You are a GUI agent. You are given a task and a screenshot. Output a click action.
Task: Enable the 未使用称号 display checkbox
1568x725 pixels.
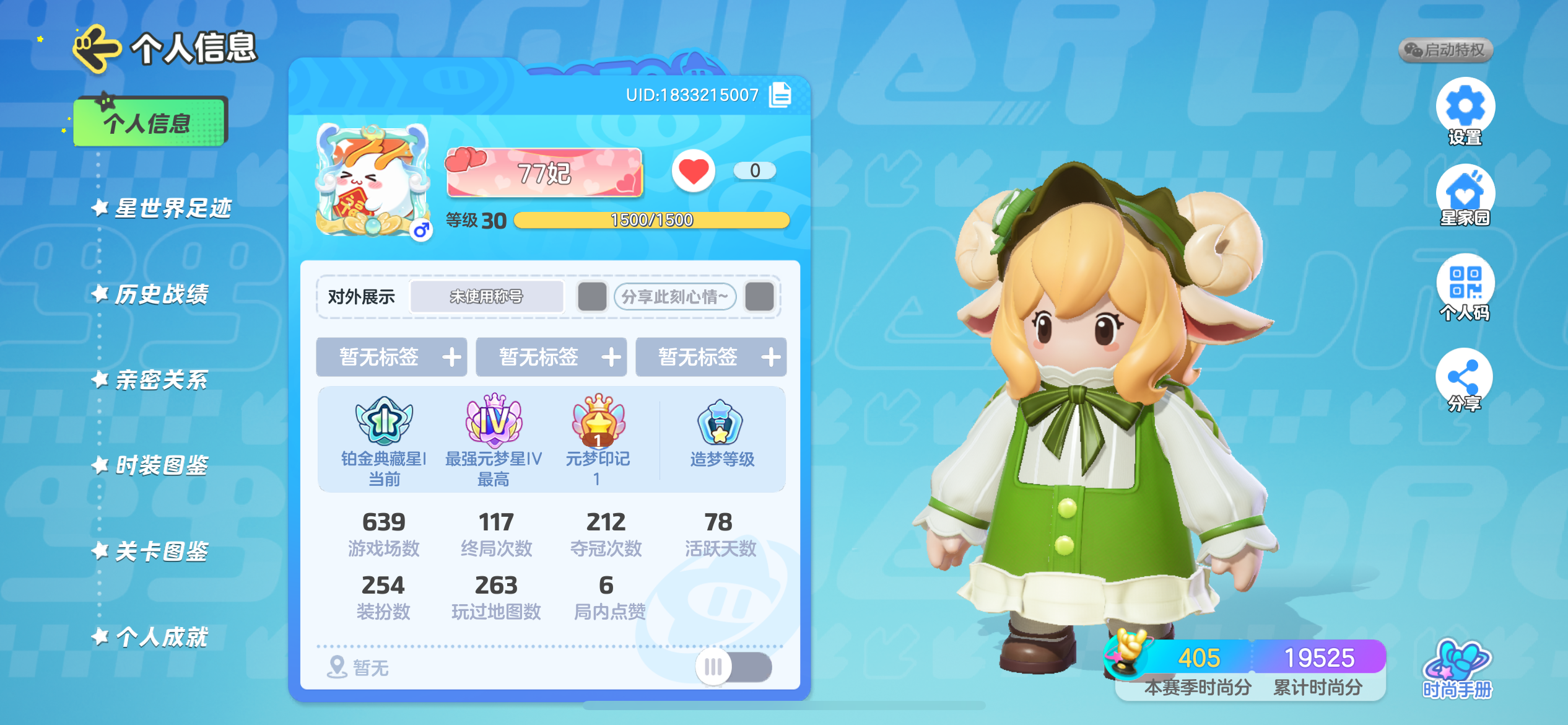point(592,297)
